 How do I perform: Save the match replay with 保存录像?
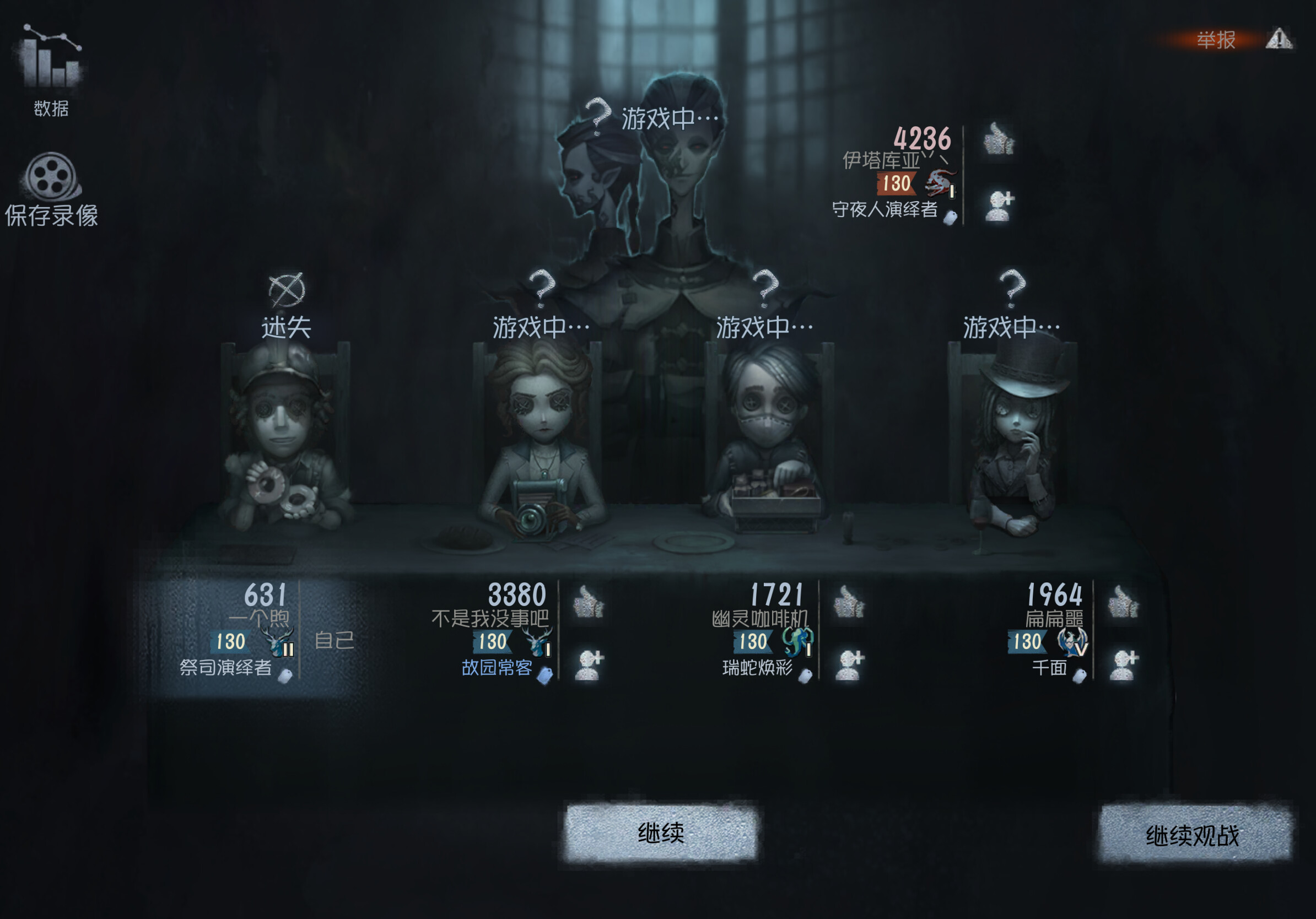tap(52, 189)
